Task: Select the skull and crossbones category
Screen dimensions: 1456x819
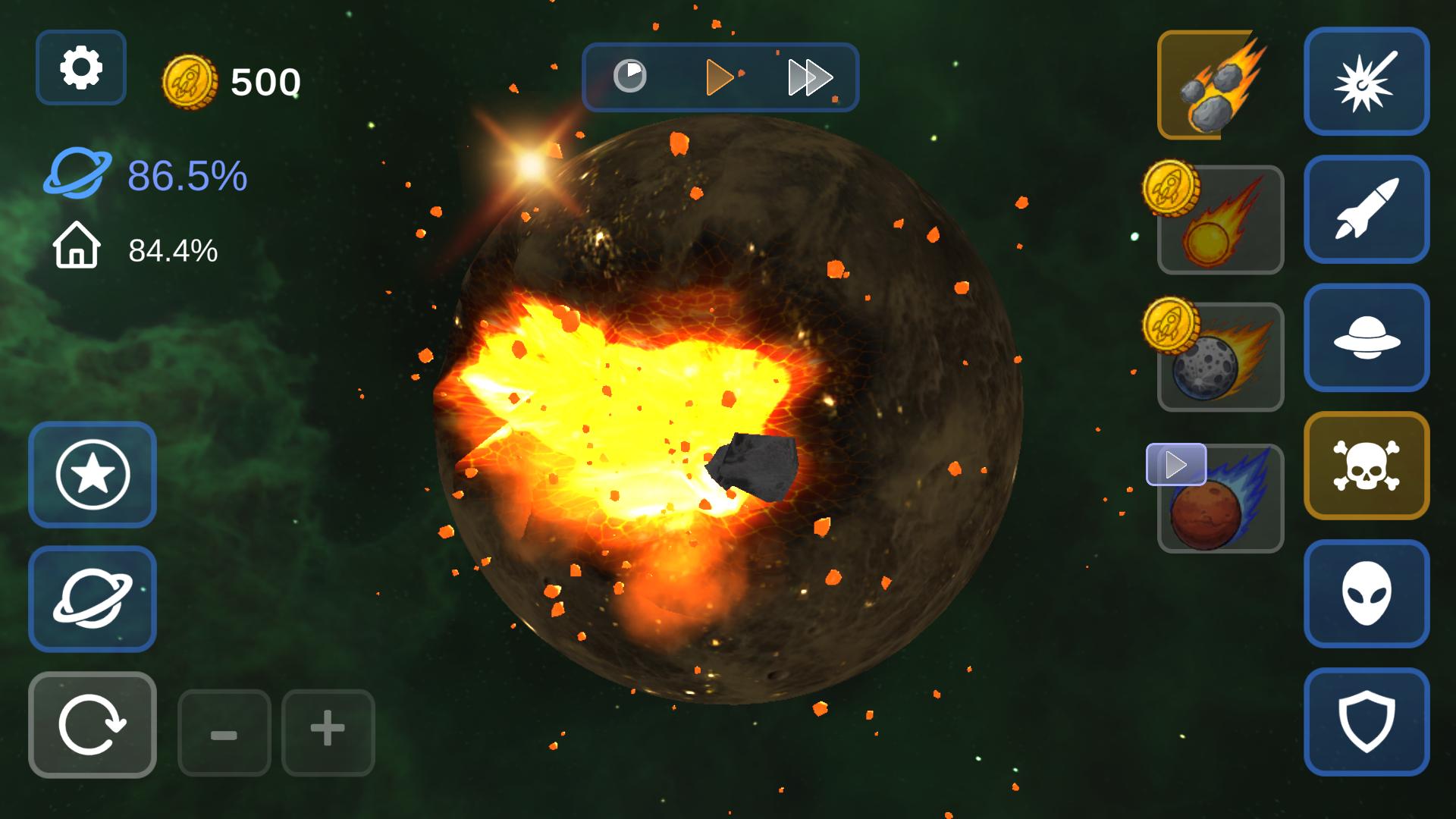Action: (1367, 466)
